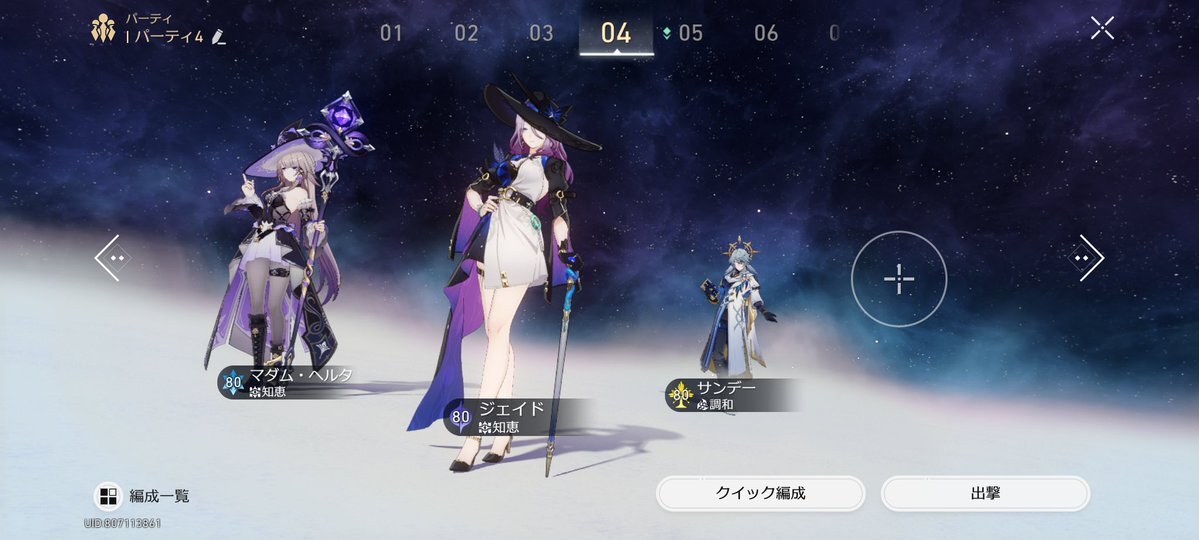The height and width of the screenshot is (540, 1199).
Task: Go to the next party with right arrow
Action: 1085,258
